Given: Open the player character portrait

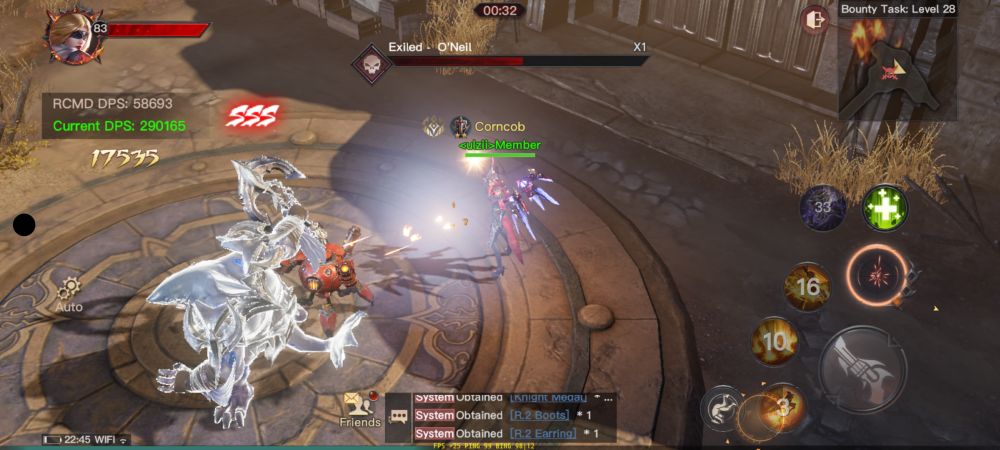Looking at the screenshot, I should pos(69,33).
